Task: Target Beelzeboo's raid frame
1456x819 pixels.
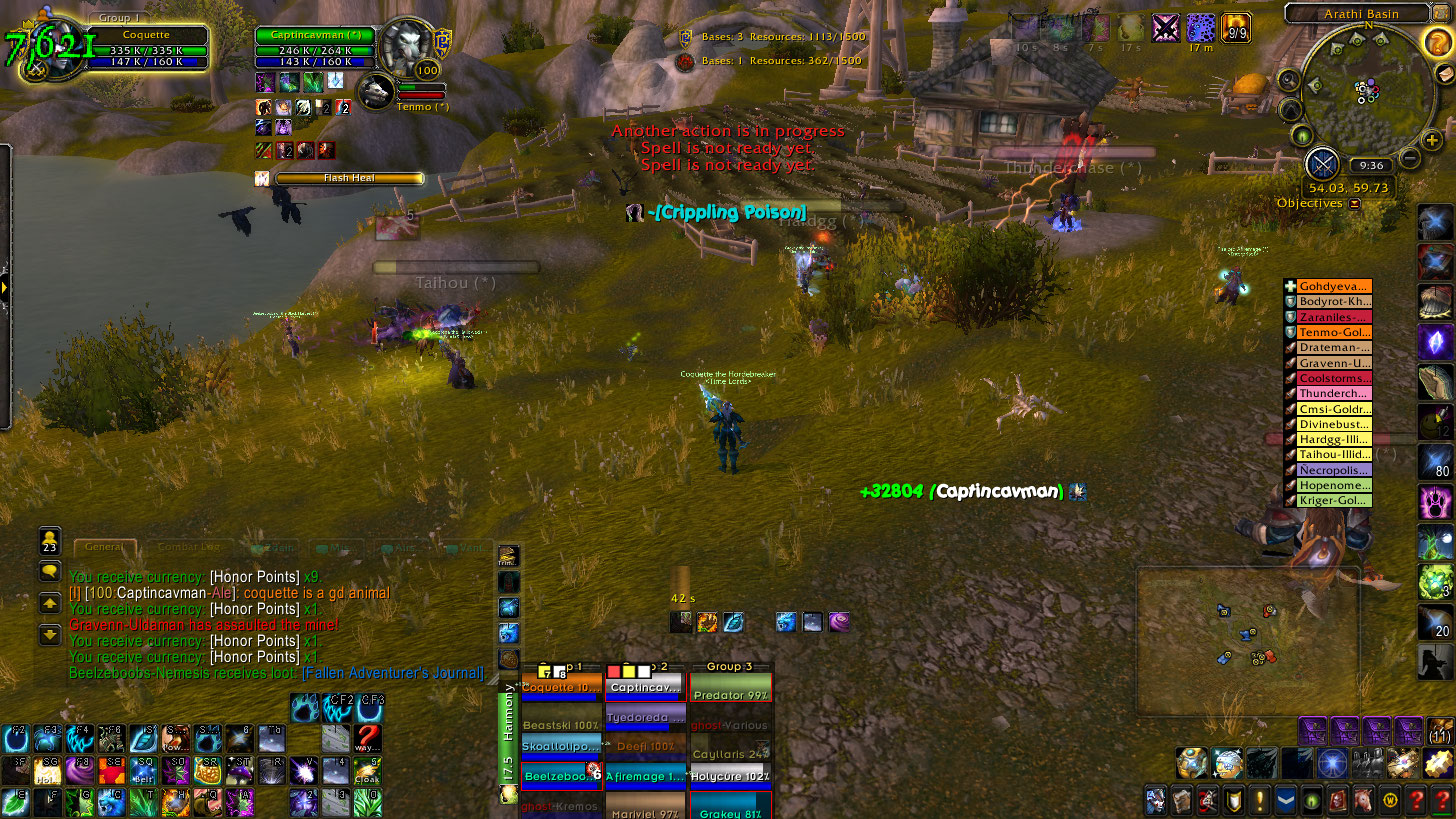Action: click(560, 776)
